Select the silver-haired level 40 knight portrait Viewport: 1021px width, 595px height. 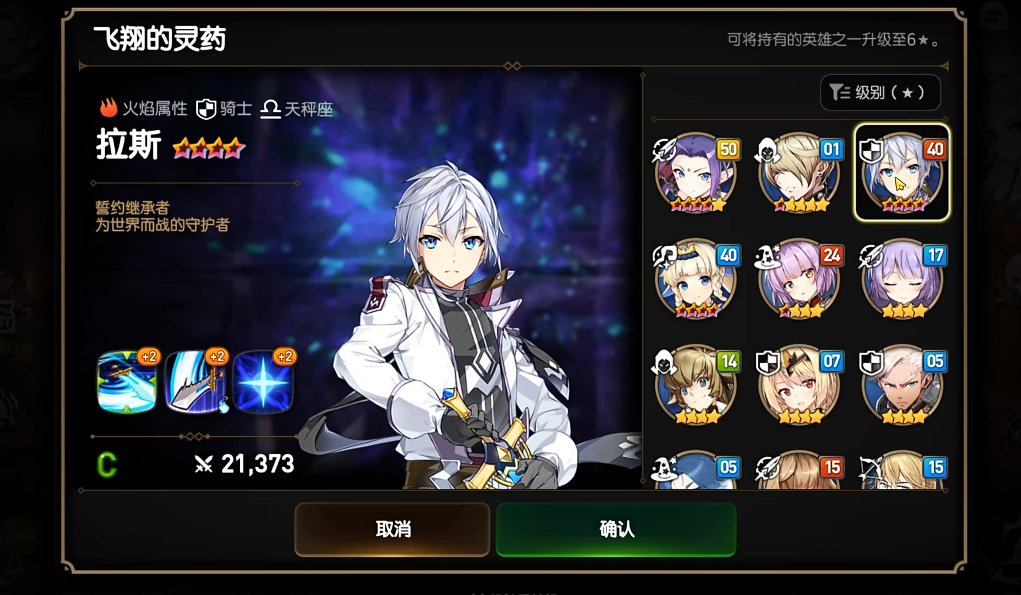pyautogui.click(x=902, y=174)
